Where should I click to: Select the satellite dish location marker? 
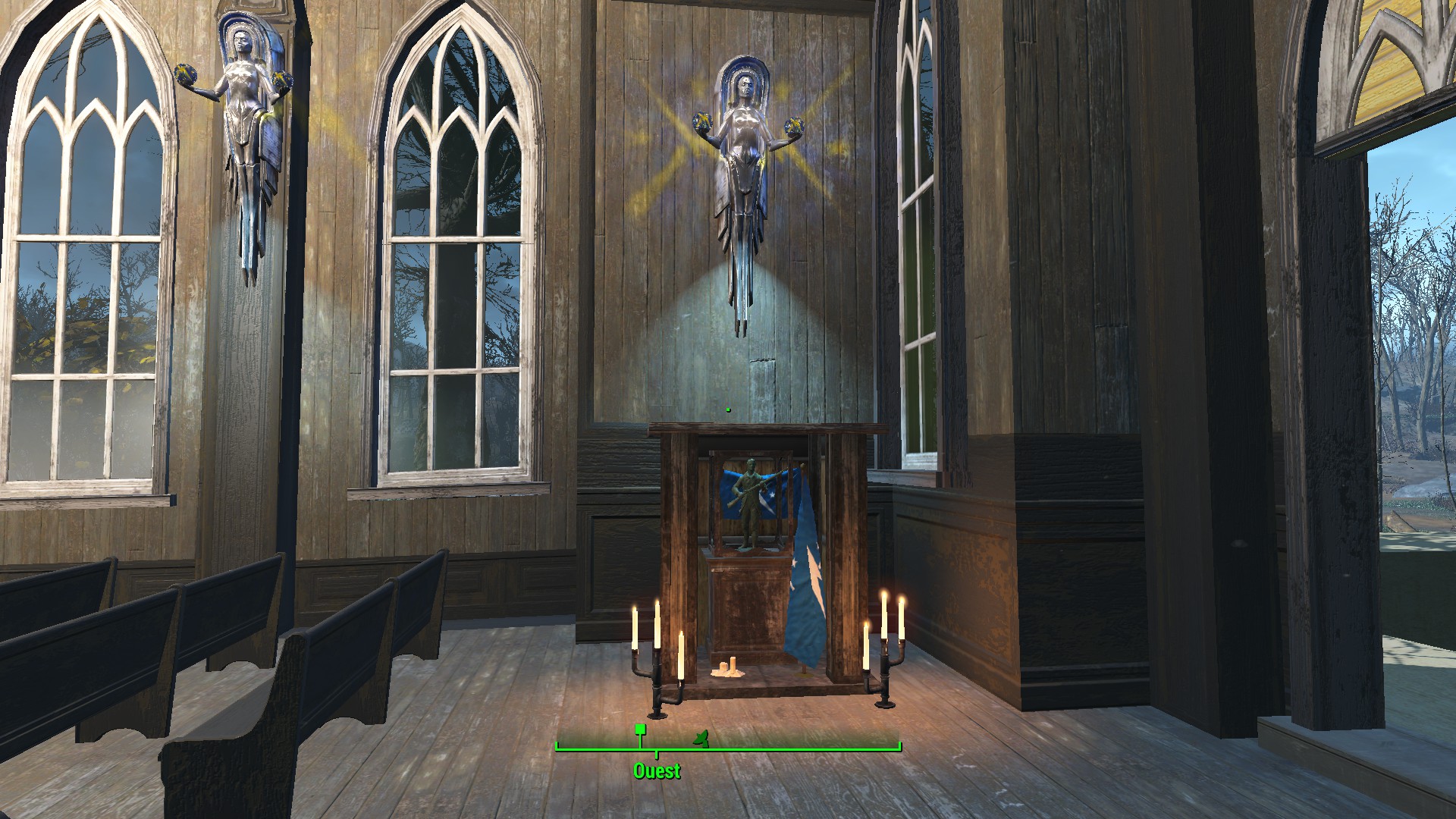click(x=701, y=737)
